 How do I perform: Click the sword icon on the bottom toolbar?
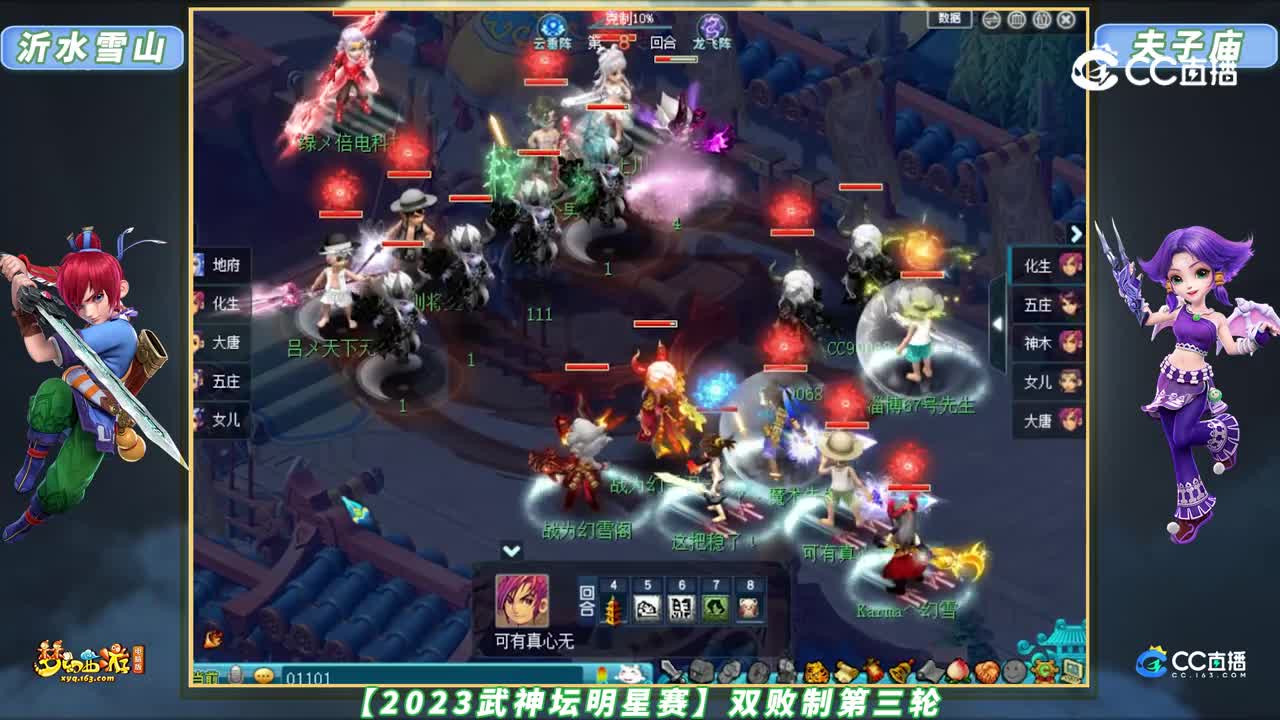pyautogui.click(x=672, y=670)
